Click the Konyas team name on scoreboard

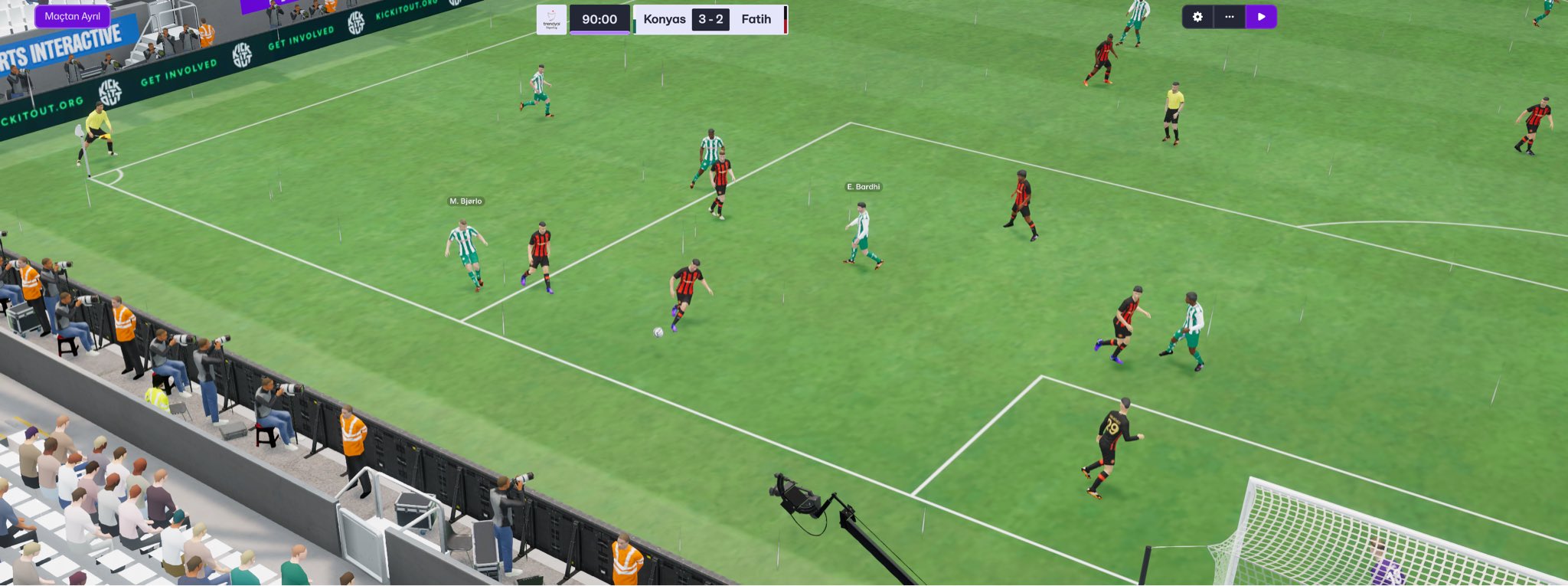click(x=664, y=19)
